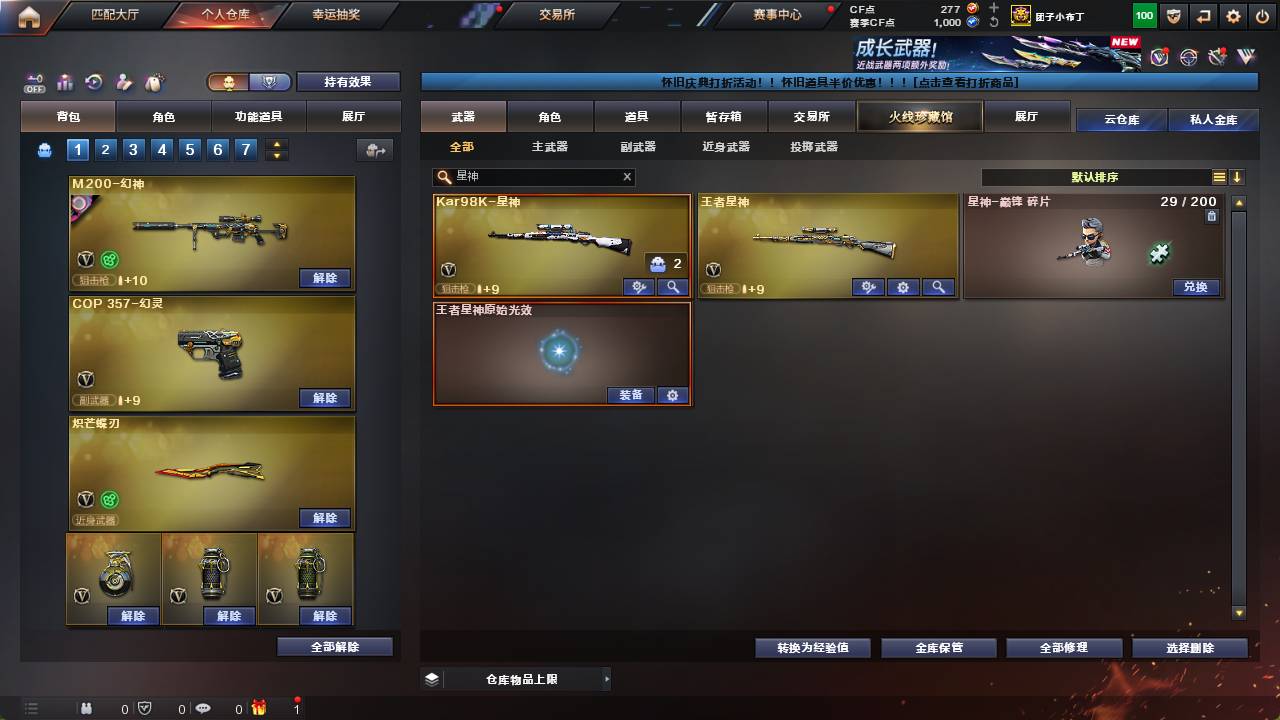
Task: Click the green puzzle compose icon on fragment card
Action: (1158, 253)
